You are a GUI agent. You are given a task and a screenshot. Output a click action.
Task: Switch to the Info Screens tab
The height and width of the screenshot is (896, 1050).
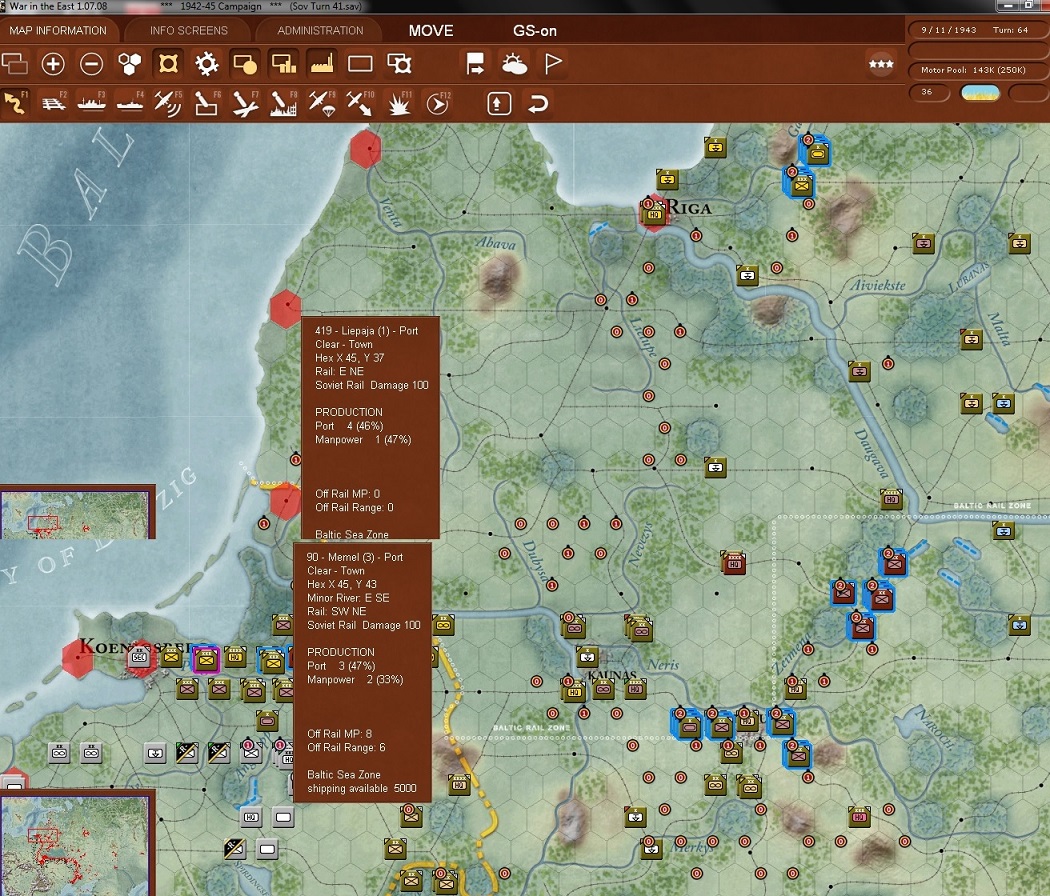tap(189, 30)
